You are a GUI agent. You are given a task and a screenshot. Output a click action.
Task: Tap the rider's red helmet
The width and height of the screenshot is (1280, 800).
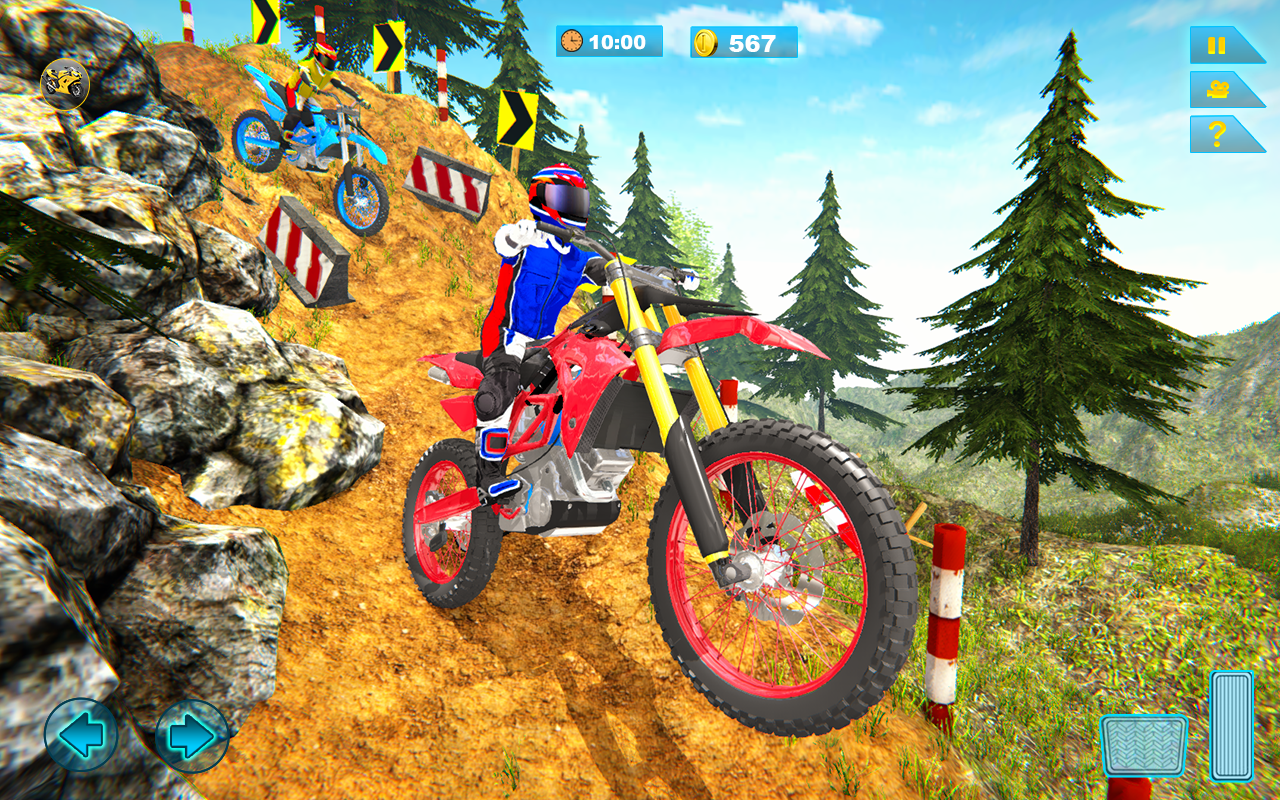560,195
